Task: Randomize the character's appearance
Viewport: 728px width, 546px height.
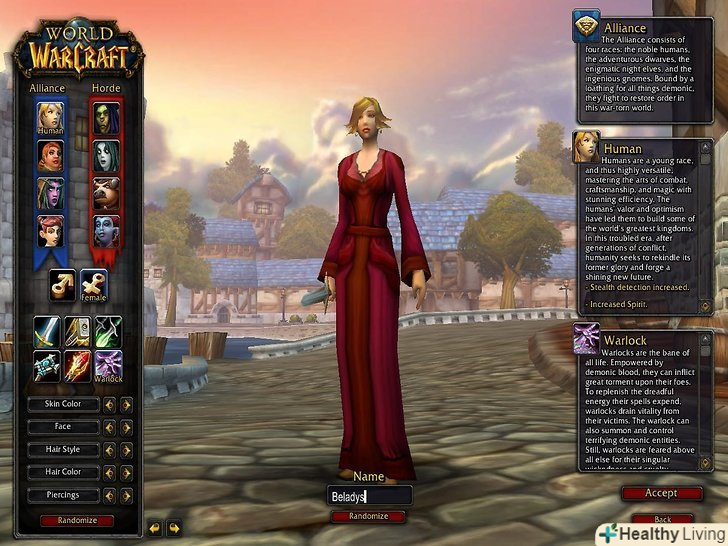Action: [77, 520]
